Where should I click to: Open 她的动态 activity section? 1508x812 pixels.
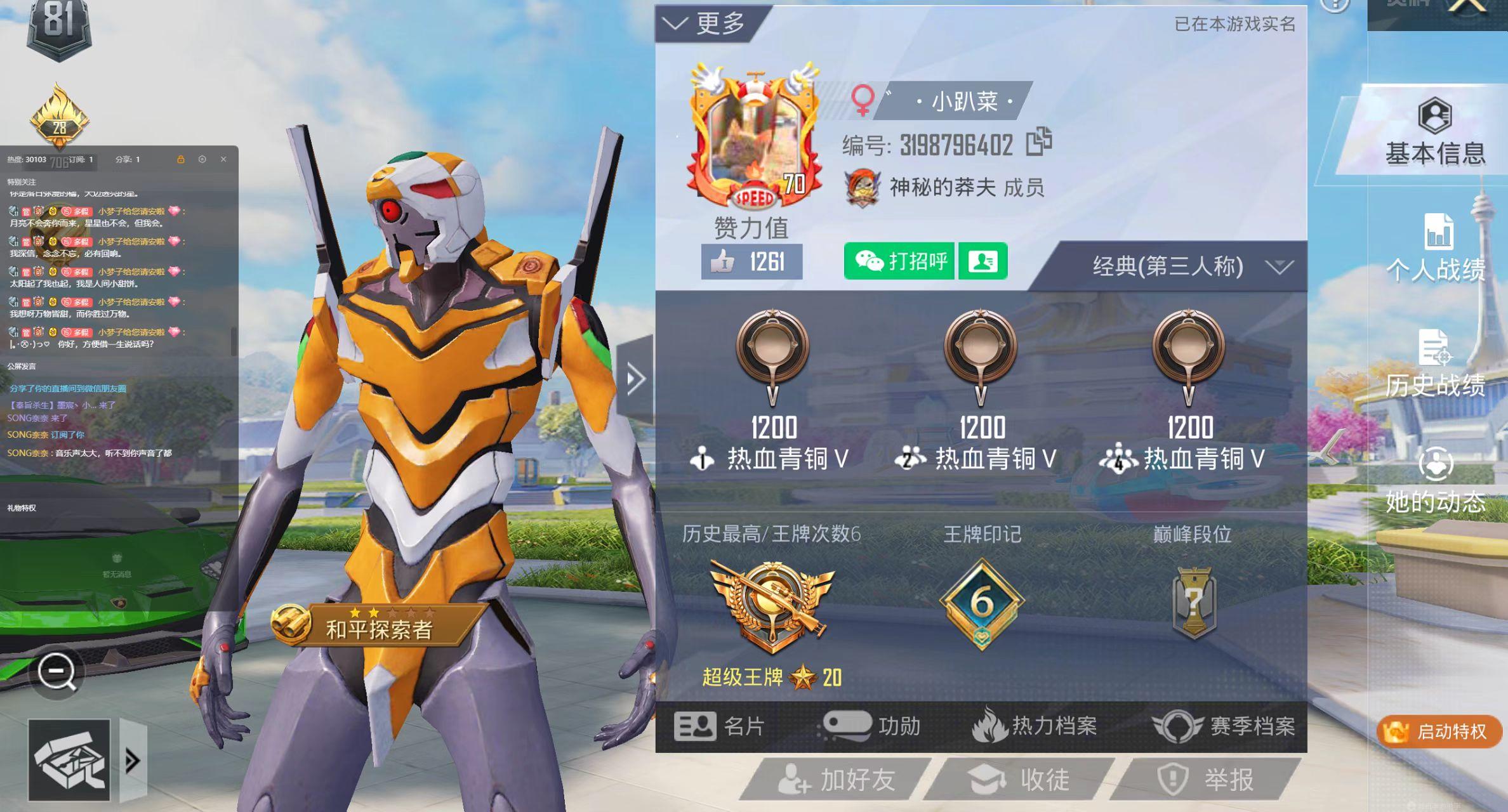click(1436, 482)
